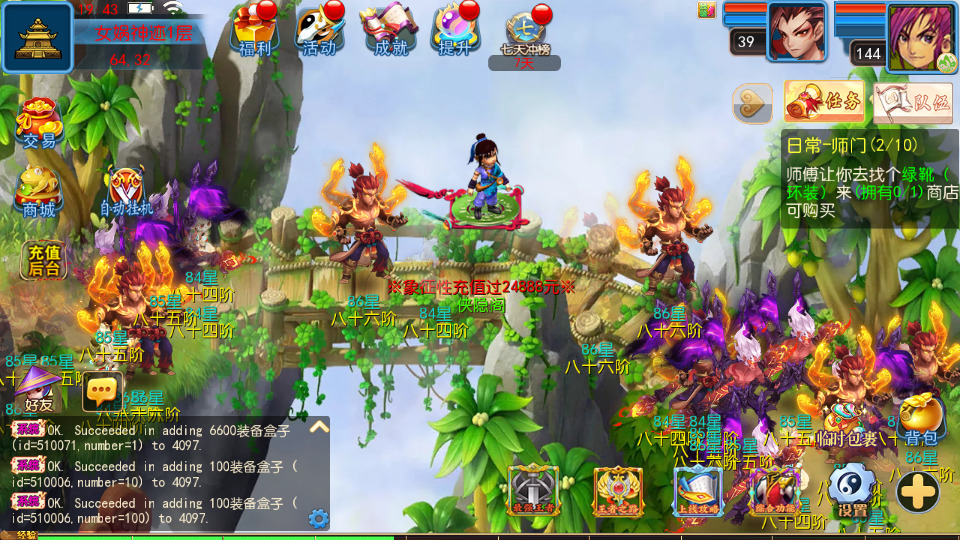Switch to the 队伍 team tab
The height and width of the screenshot is (540, 960).
point(912,101)
